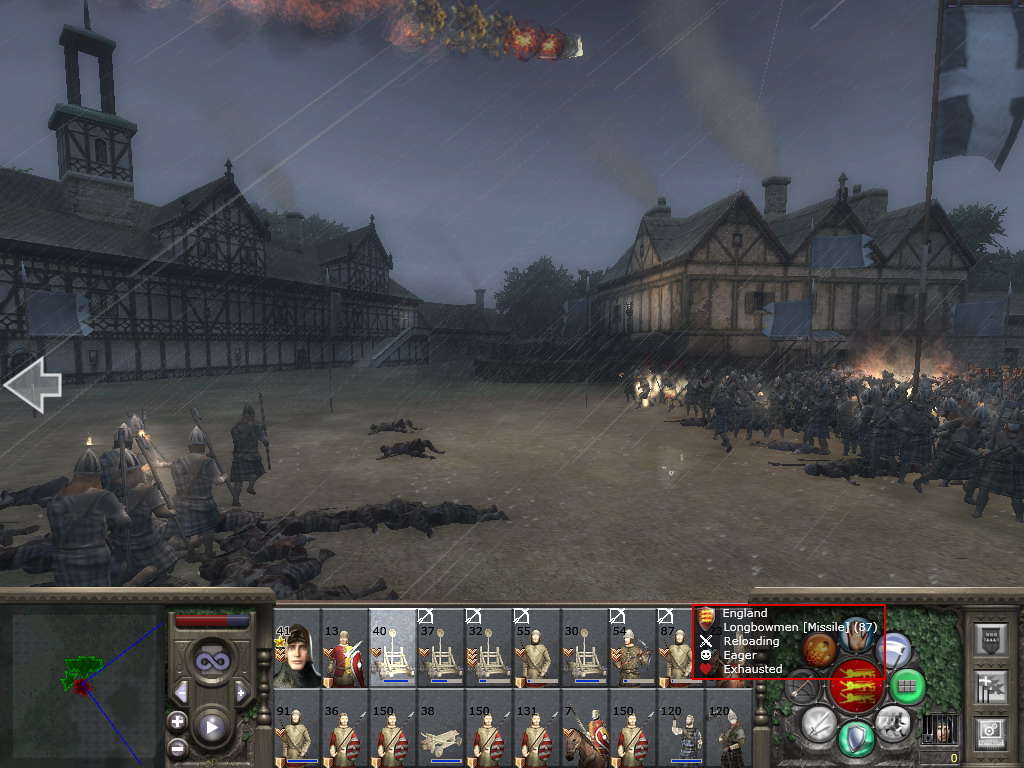Decrease game speed with the left arrow
1024x768 pixels.
(x=180, y=692)
